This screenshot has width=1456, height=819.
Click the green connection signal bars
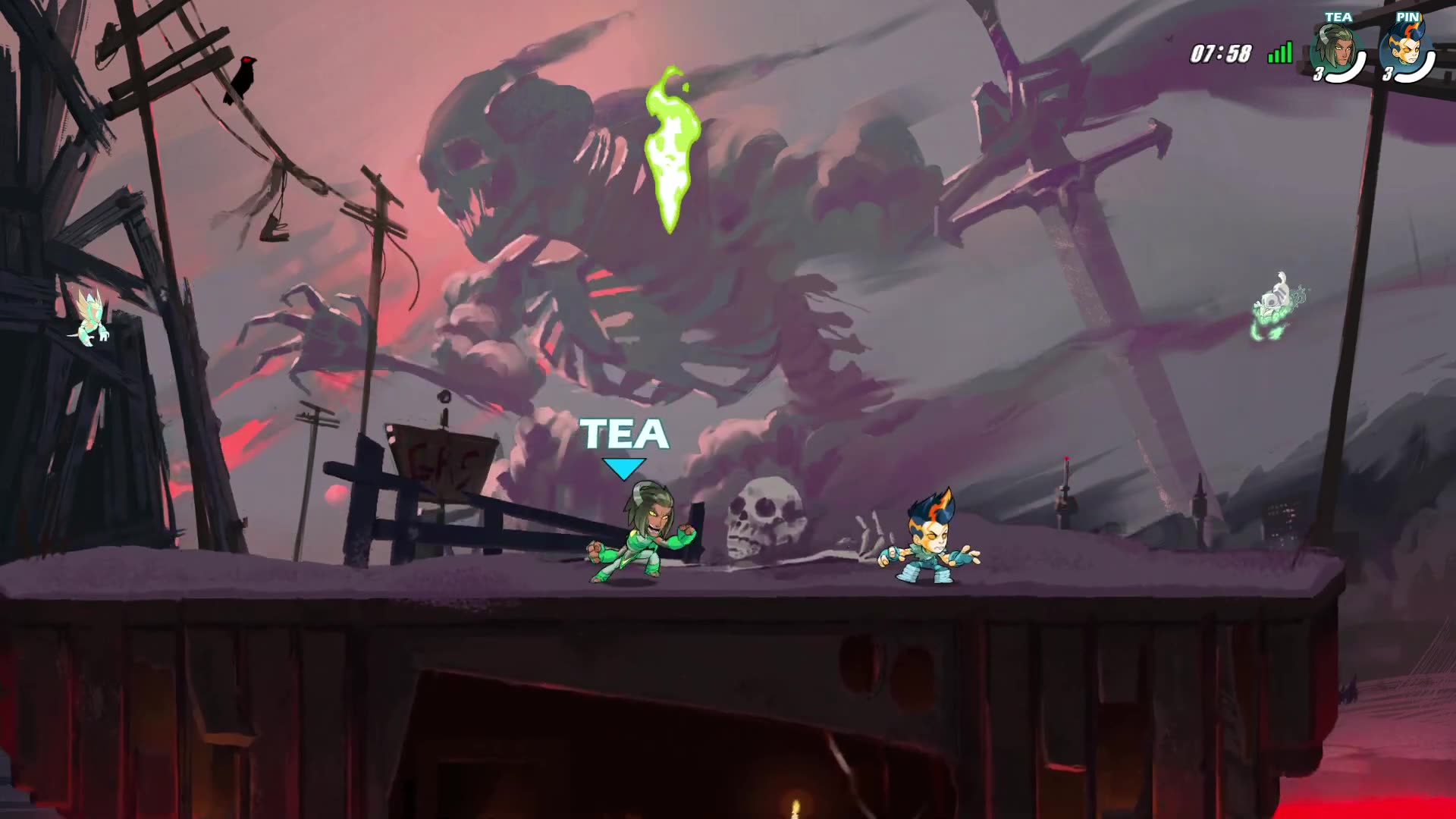1280,52
